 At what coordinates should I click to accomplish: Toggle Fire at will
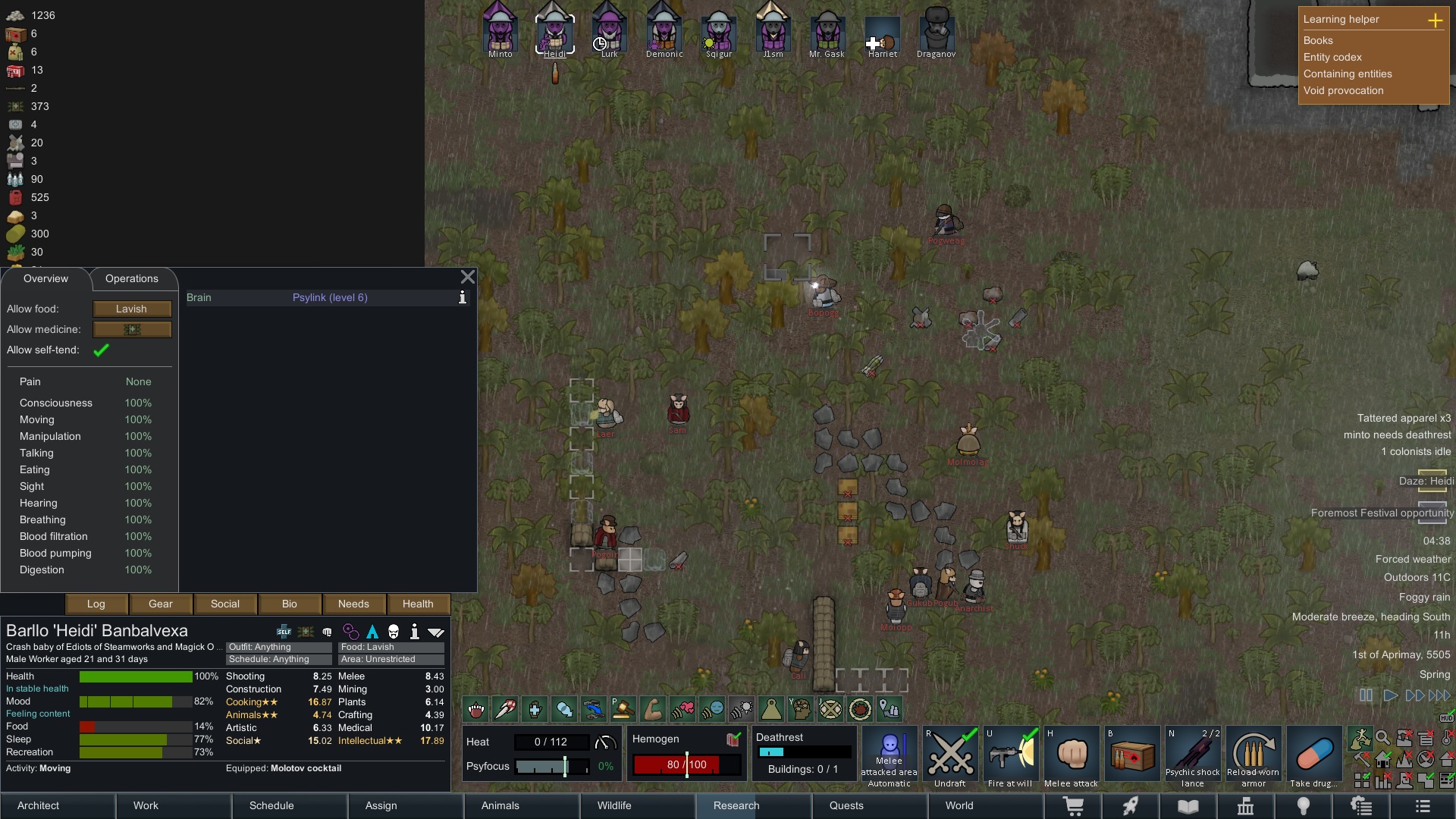(x=1010, y=757)
